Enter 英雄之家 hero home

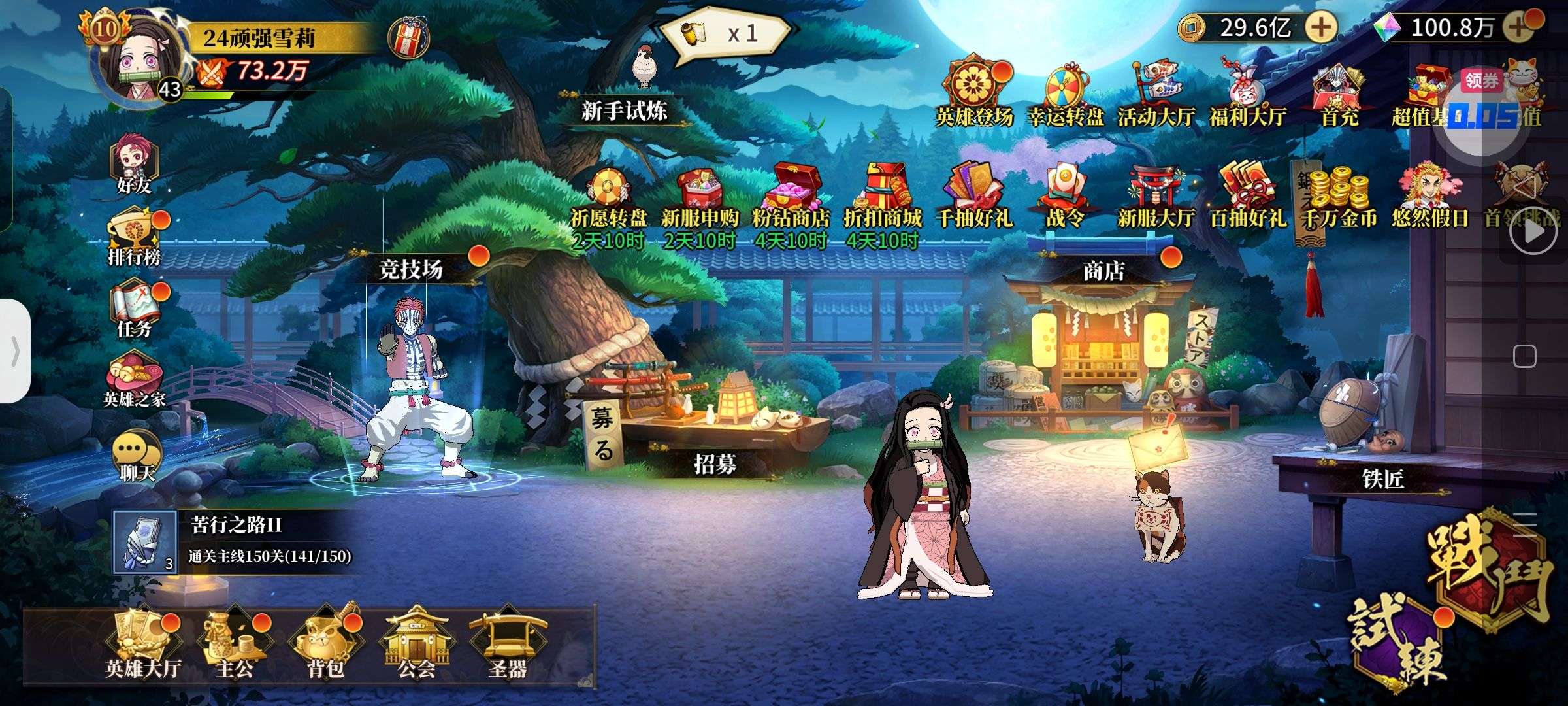pos(135,382)
